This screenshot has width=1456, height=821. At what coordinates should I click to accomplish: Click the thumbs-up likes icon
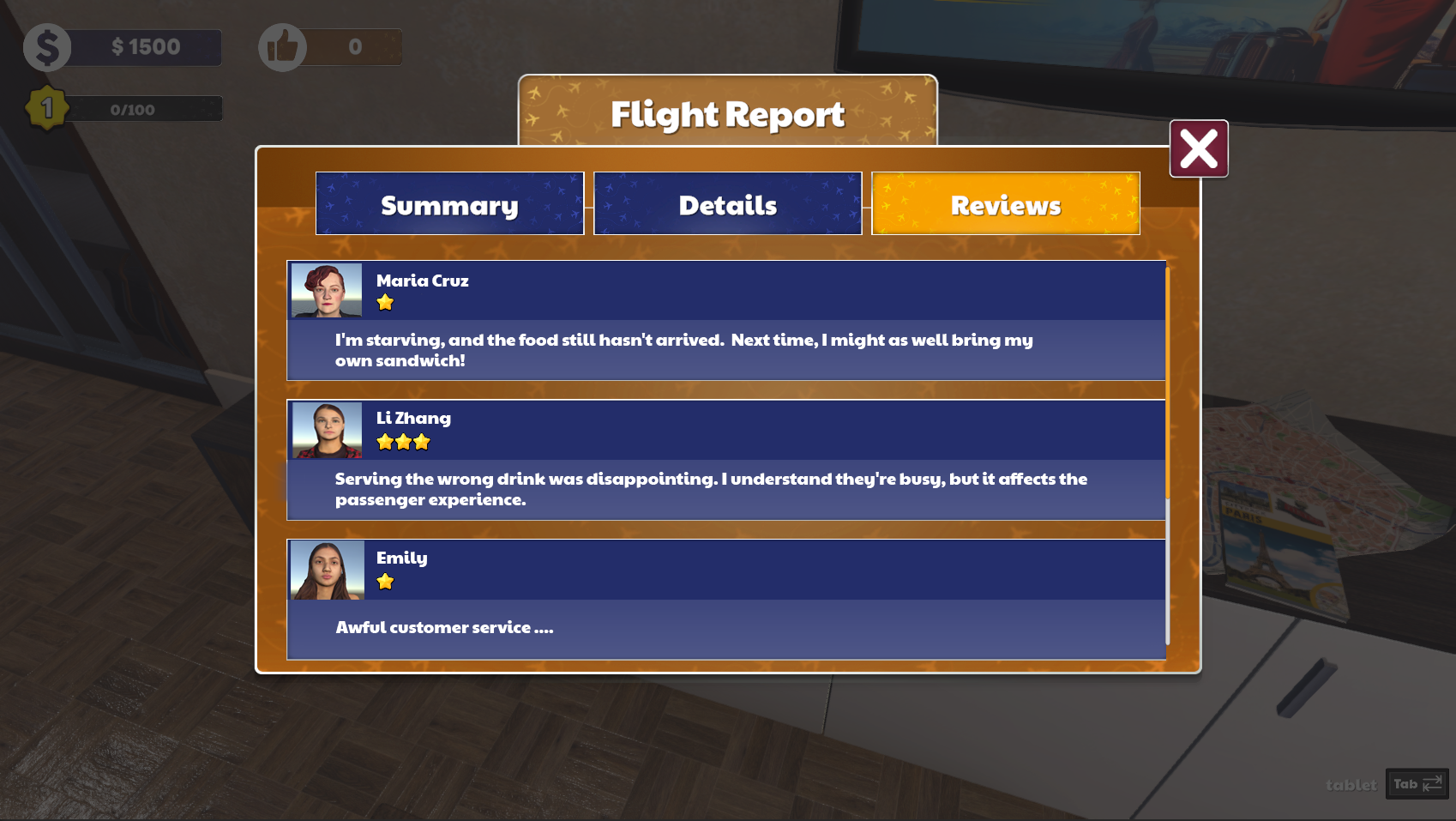tap(283, 47)
